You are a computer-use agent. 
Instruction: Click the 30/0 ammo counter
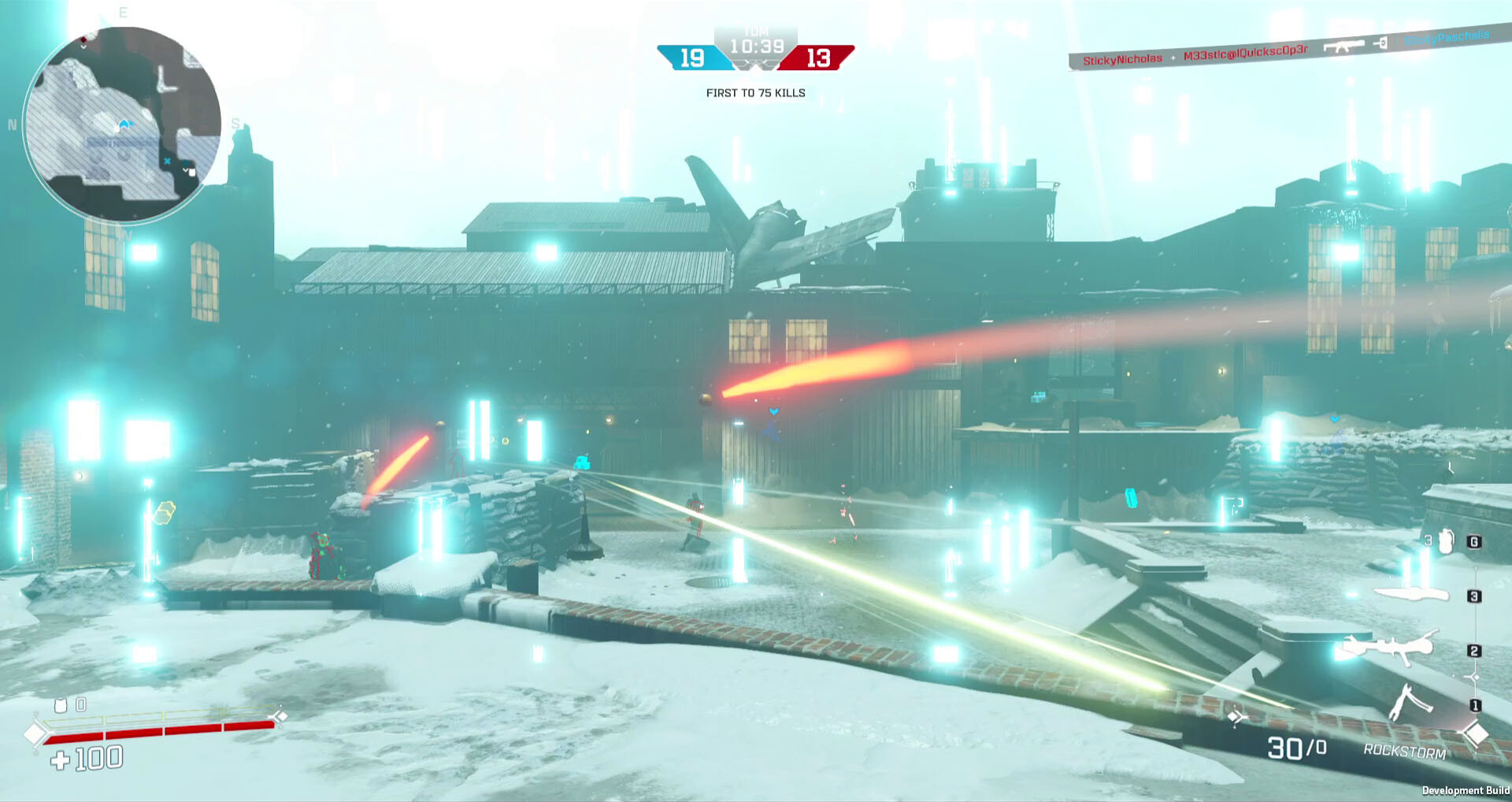[1295, 749]
